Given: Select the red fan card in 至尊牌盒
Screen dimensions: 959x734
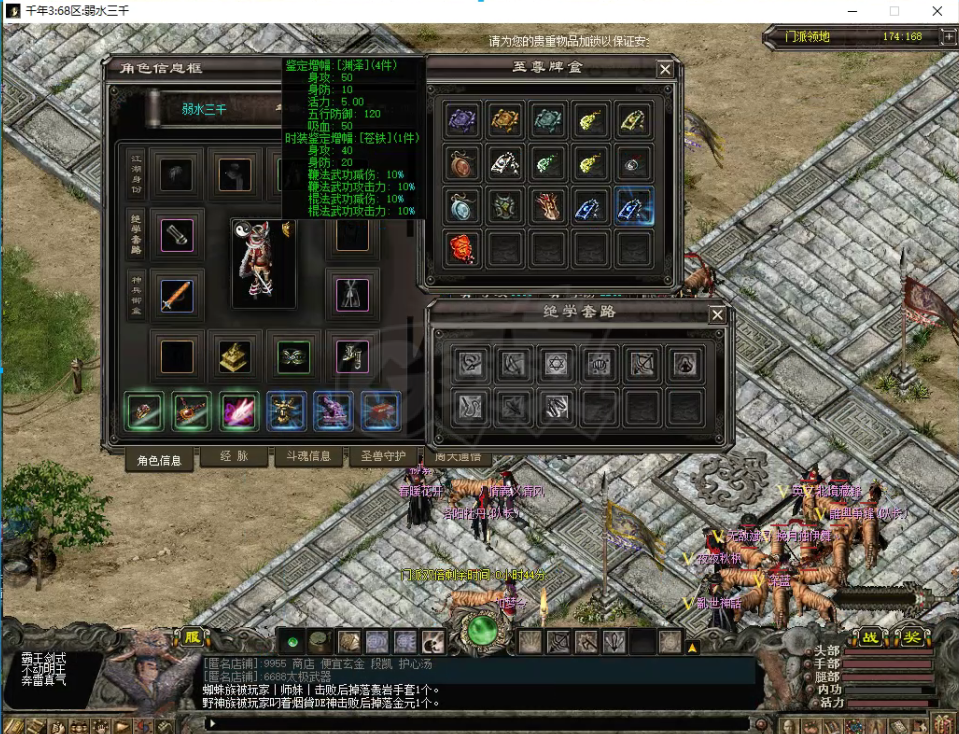Looking at the screenshot, I should pyautogui.click(x=462, y=248).
